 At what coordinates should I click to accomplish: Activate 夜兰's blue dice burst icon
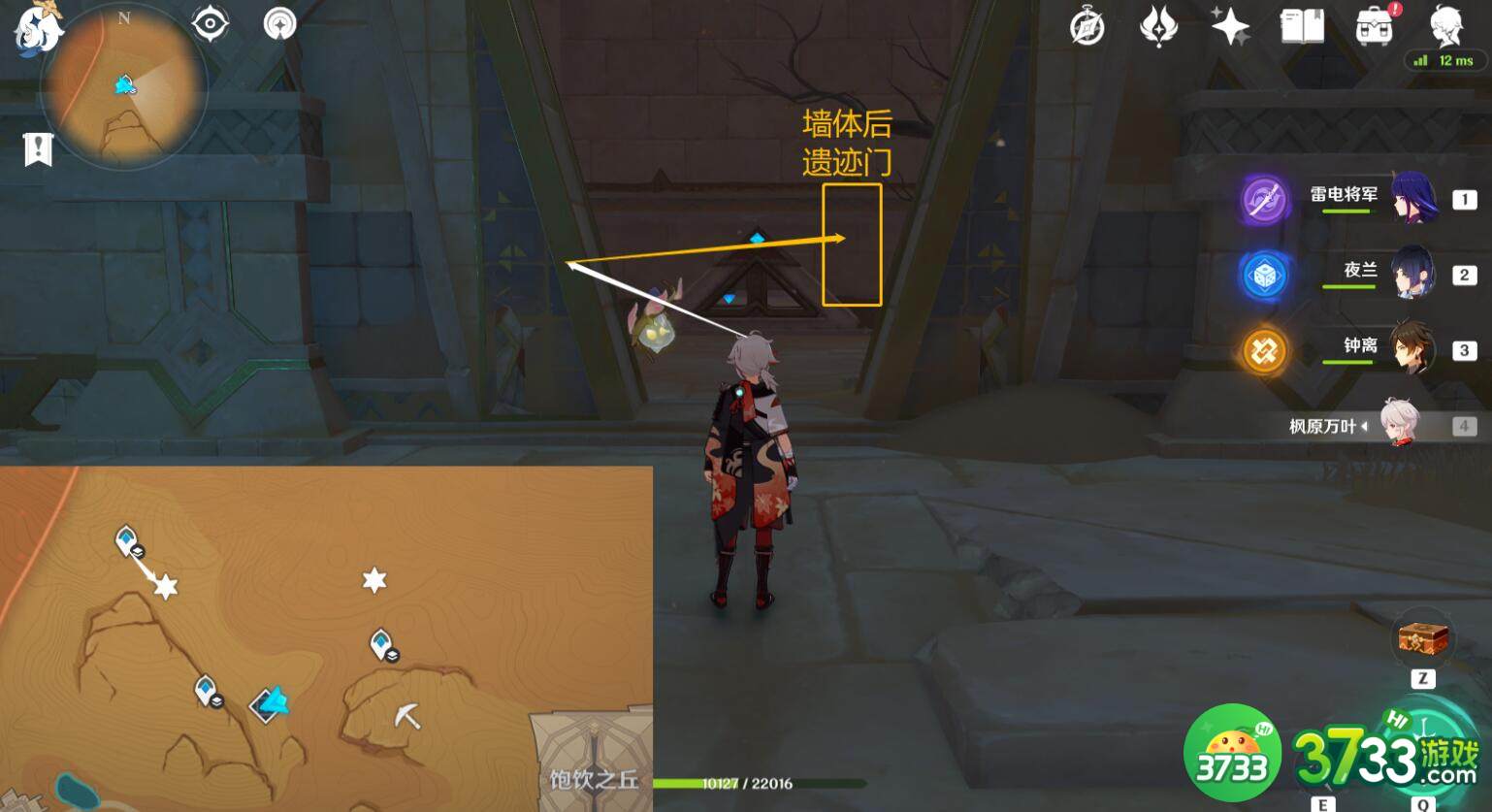point(1263,273)
